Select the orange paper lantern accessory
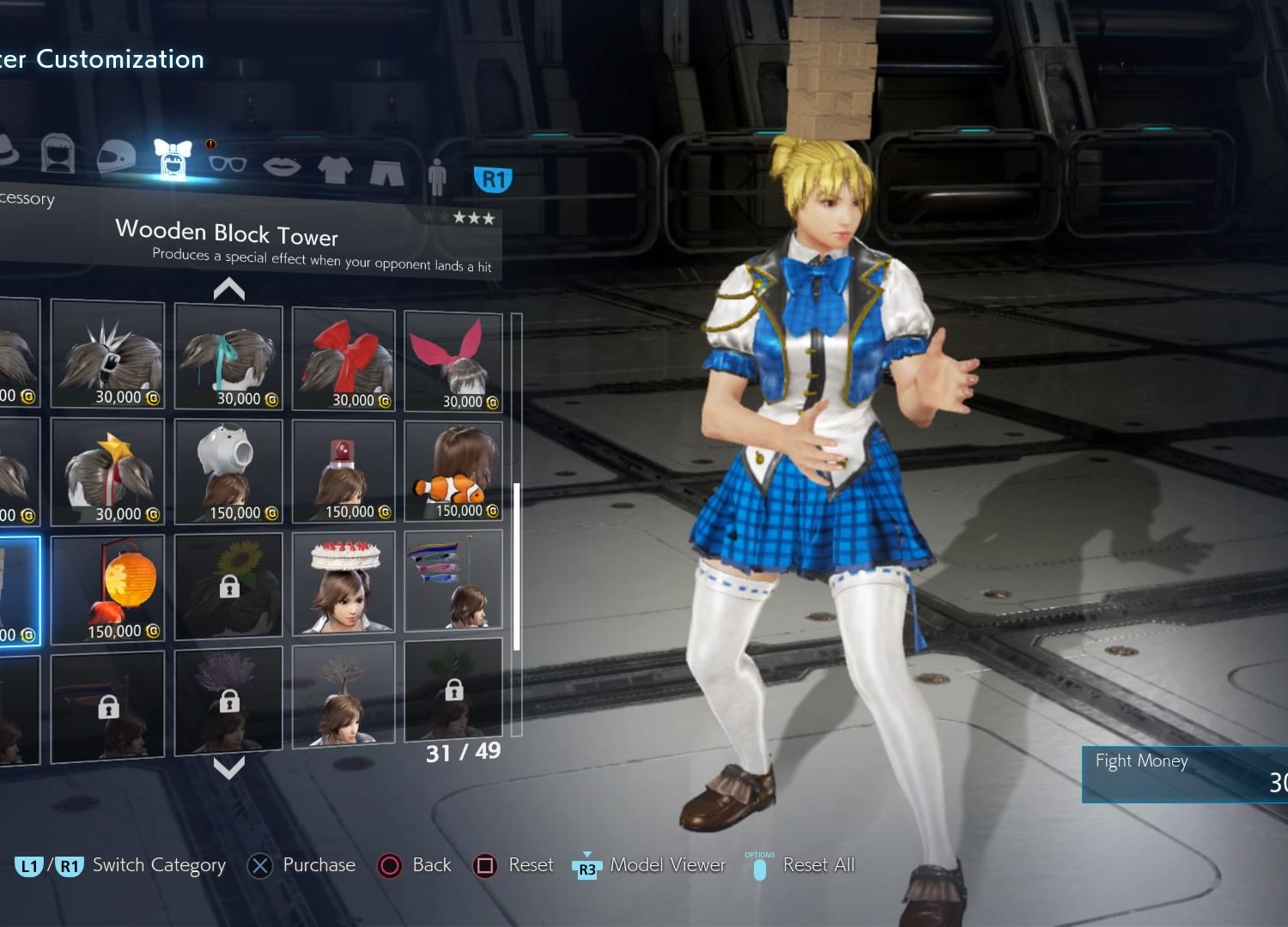 tap(107, 589)
